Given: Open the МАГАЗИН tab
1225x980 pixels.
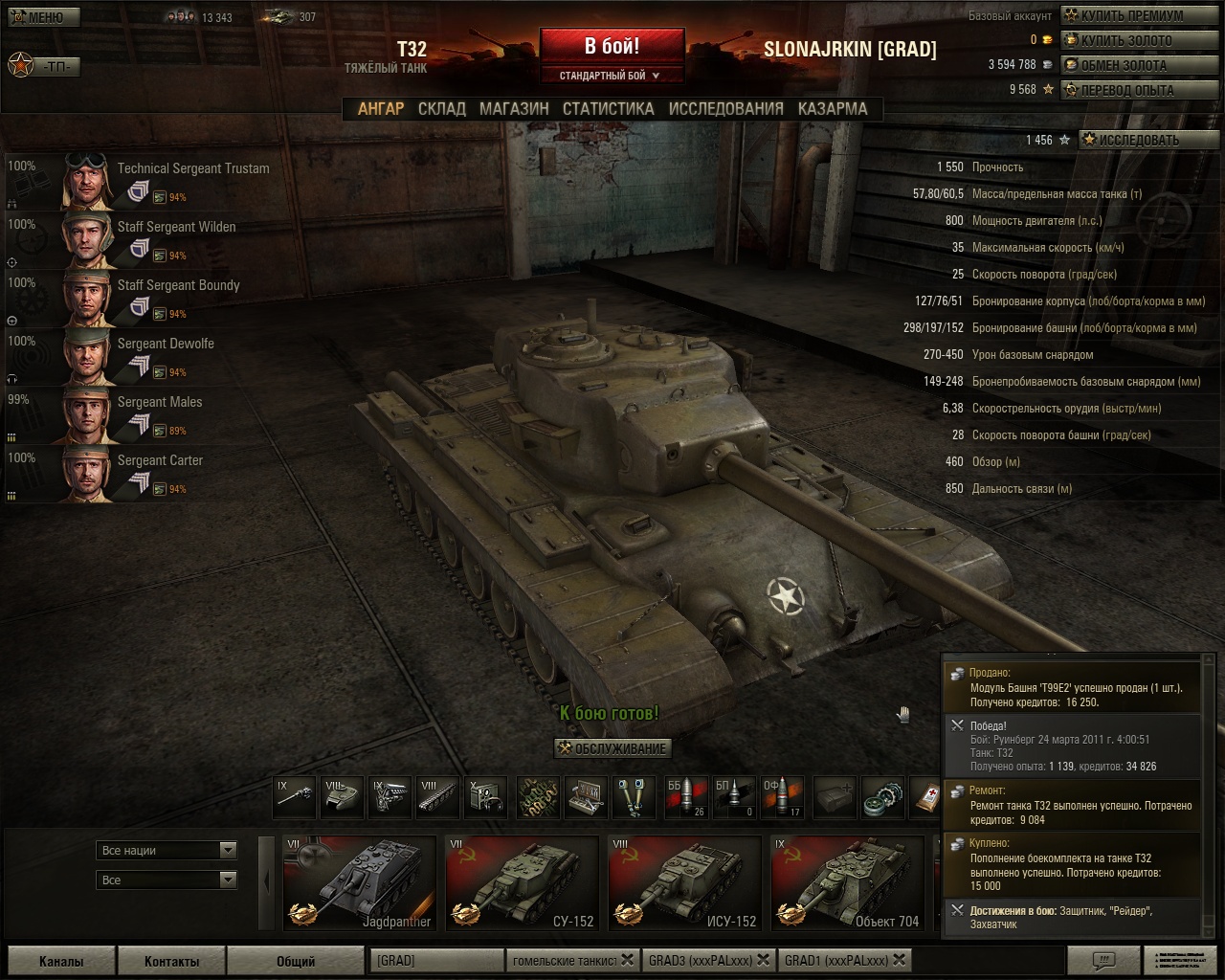Looking at the screenshot, I should tap(514, 109).
